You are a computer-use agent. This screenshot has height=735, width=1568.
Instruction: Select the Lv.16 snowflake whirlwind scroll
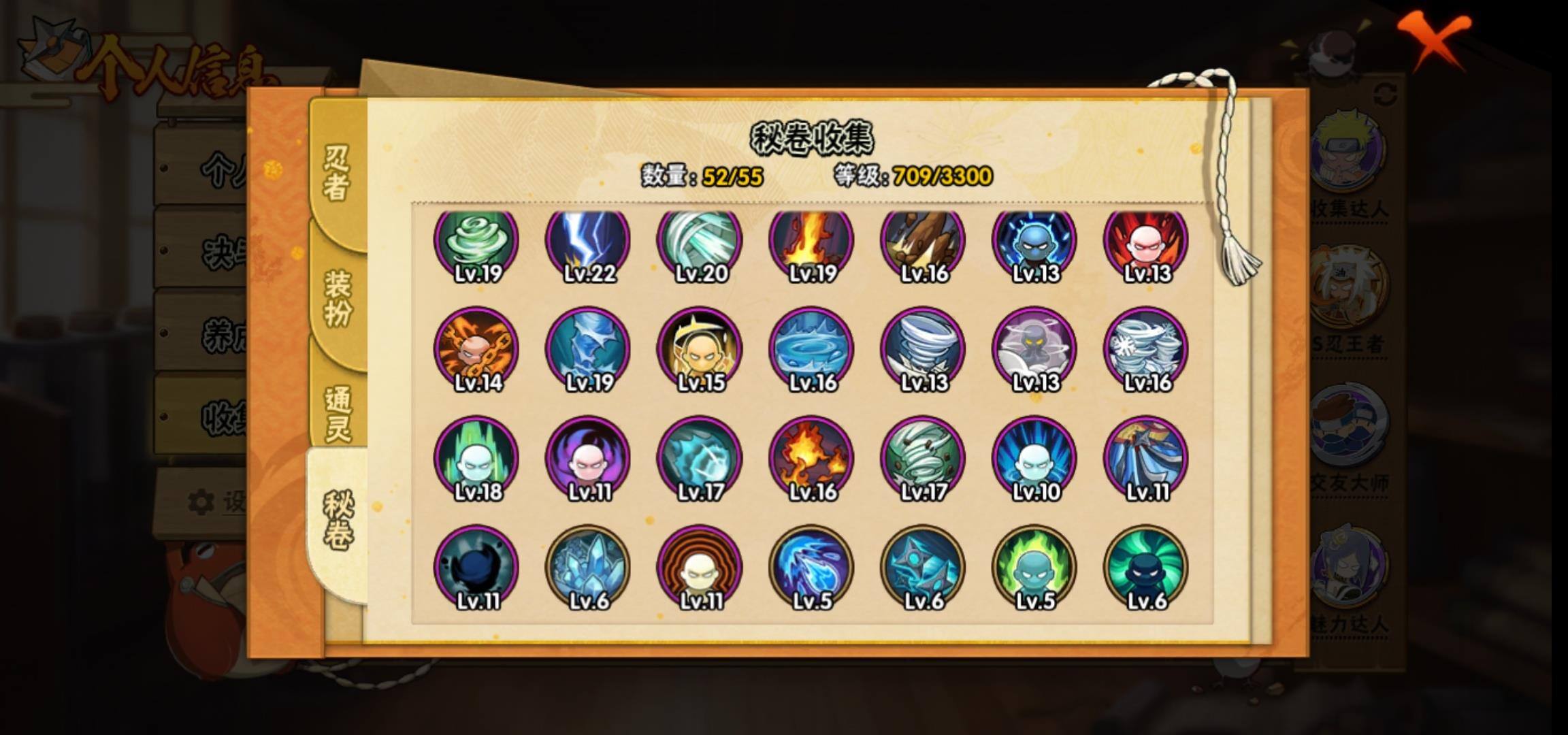[x=1146, y=350]
